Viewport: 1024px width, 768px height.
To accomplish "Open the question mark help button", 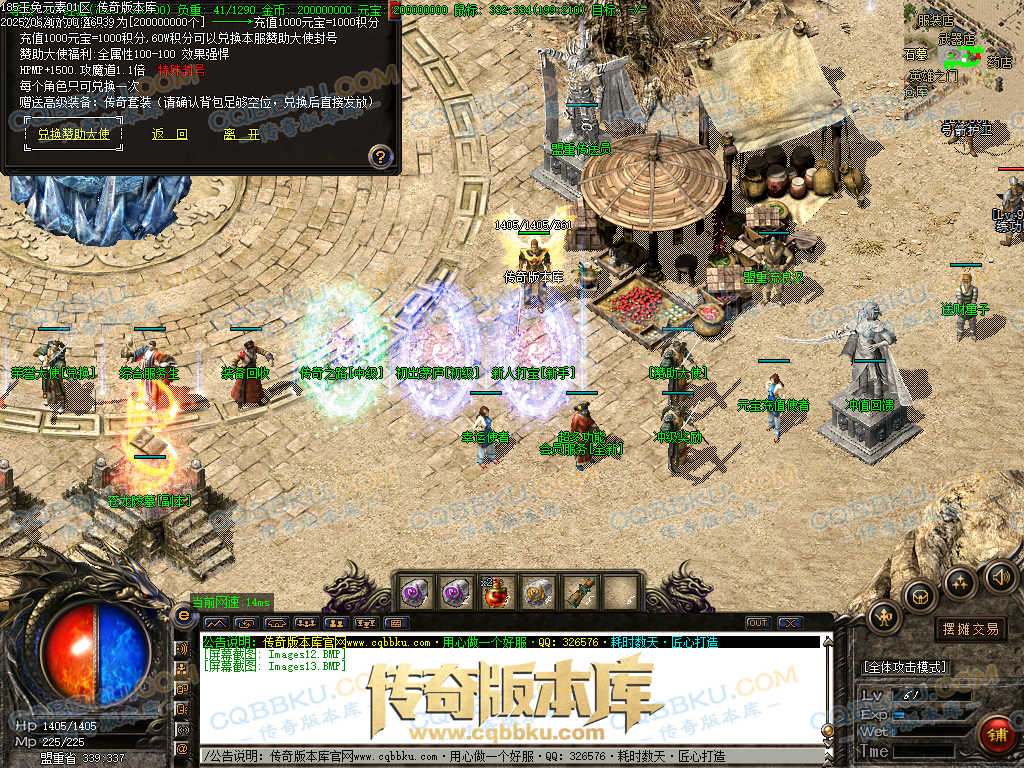I will point(380,156).
